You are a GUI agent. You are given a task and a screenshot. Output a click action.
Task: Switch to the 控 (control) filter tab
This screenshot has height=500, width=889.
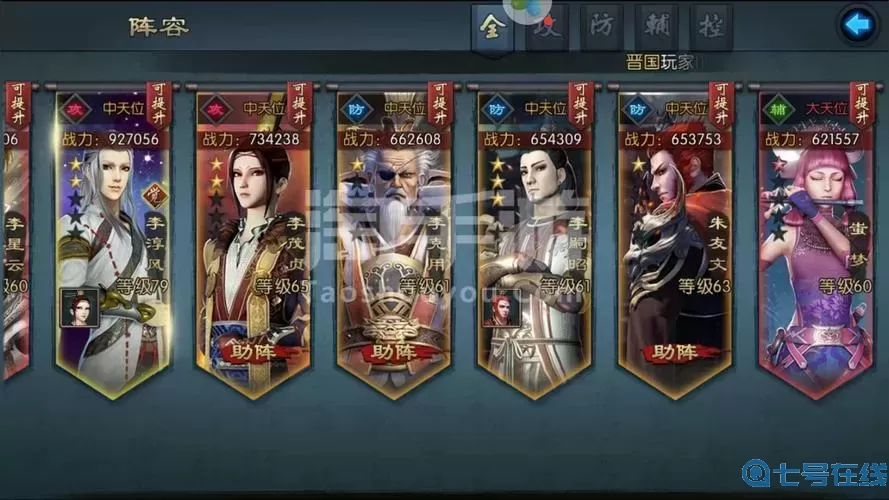(711, 26)
